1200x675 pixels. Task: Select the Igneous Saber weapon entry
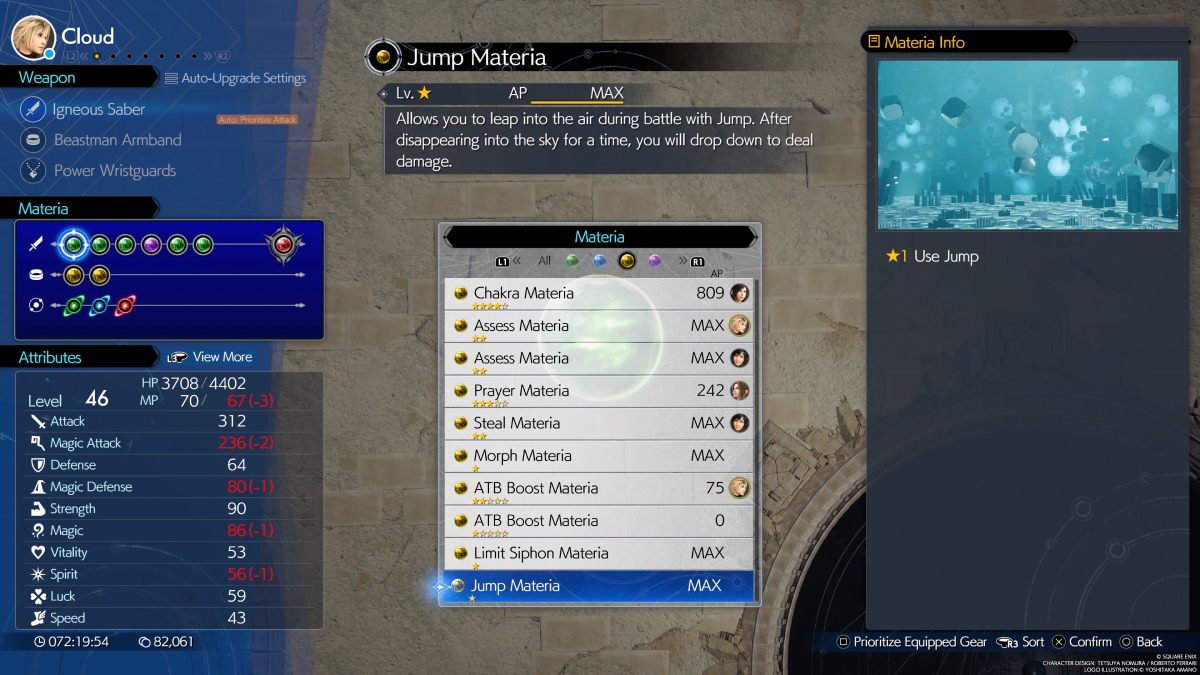[x=98, y=109]
